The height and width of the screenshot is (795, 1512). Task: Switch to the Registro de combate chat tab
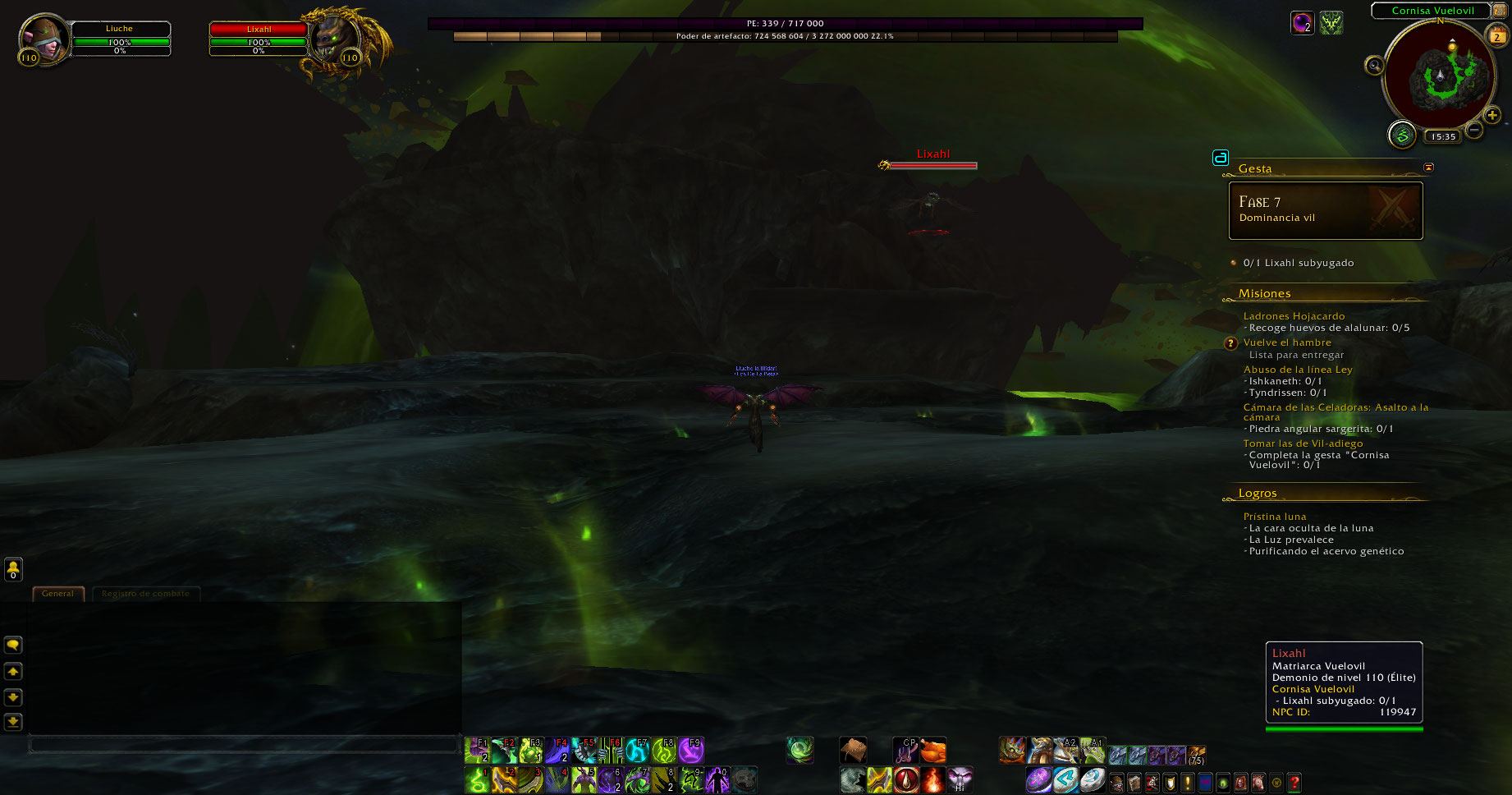tap(145, 594)
